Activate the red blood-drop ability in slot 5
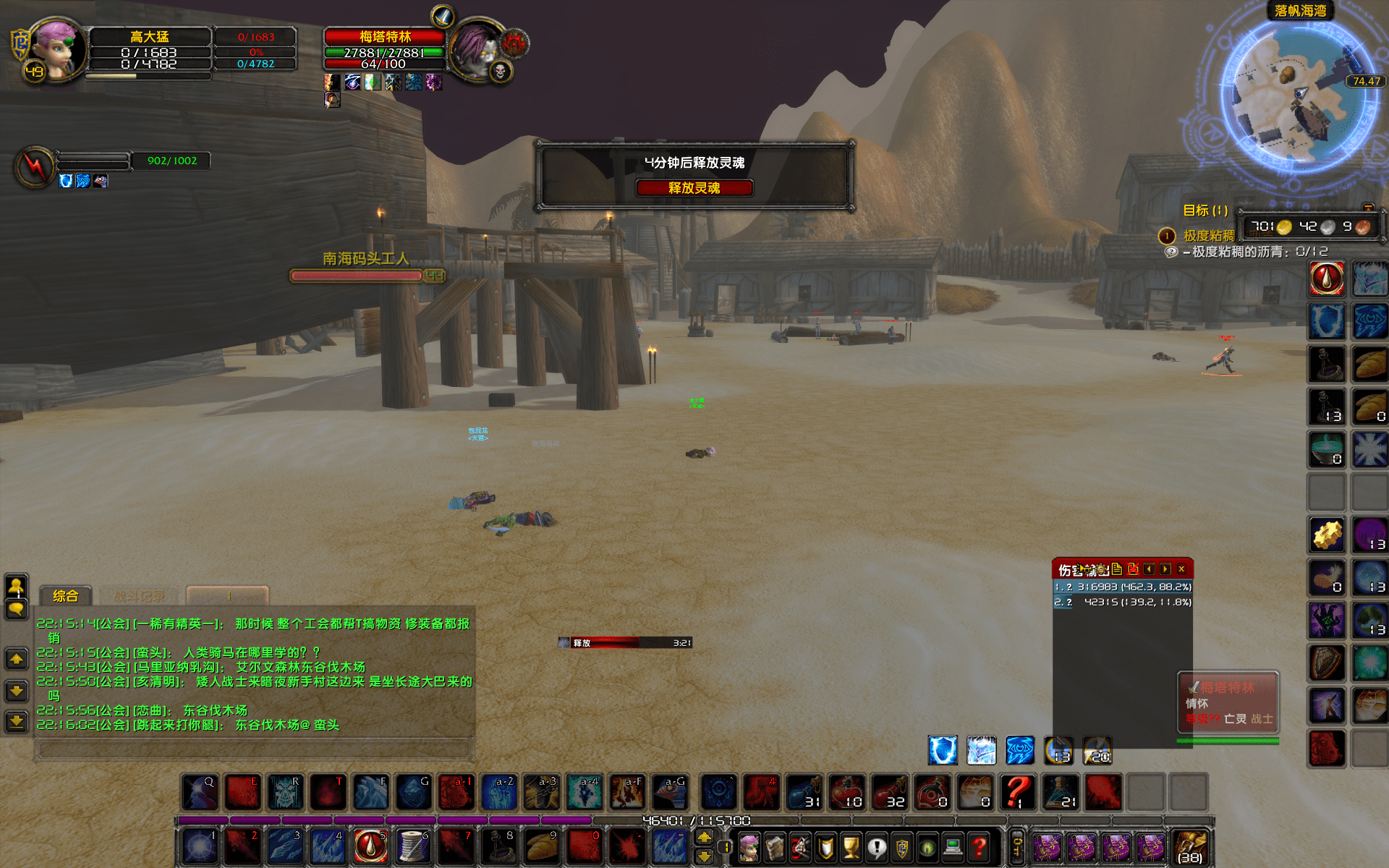 click(x=370, y=846)
